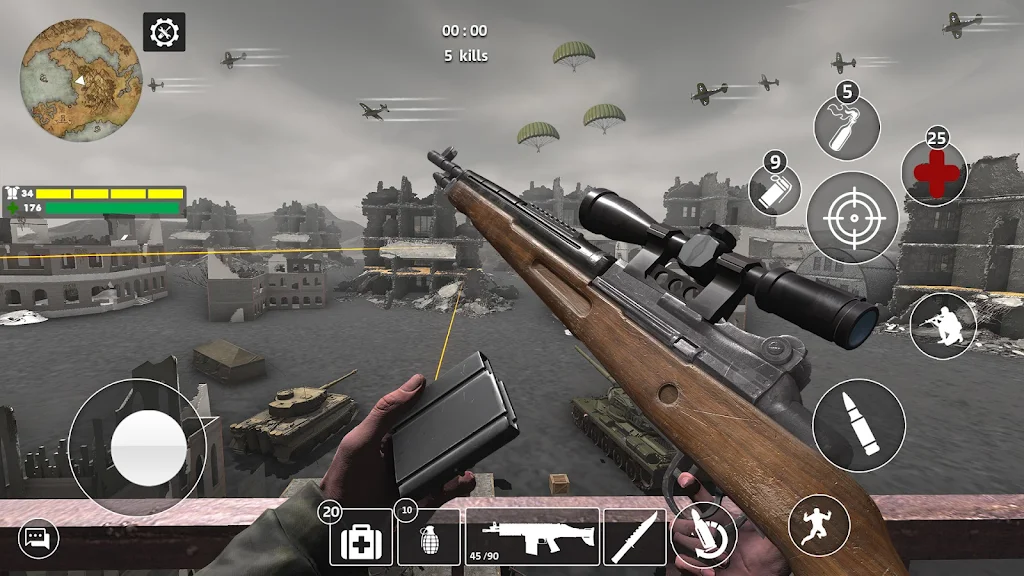Equip the combat knife slot

[635, 537]
